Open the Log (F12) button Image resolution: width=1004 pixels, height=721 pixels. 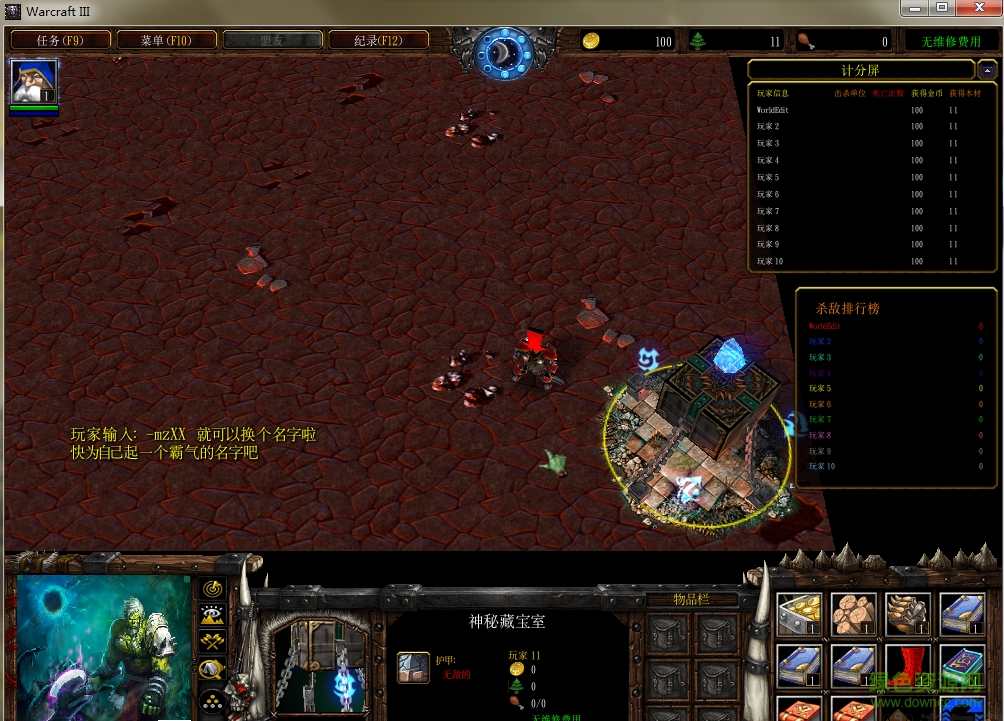point(378,41)
